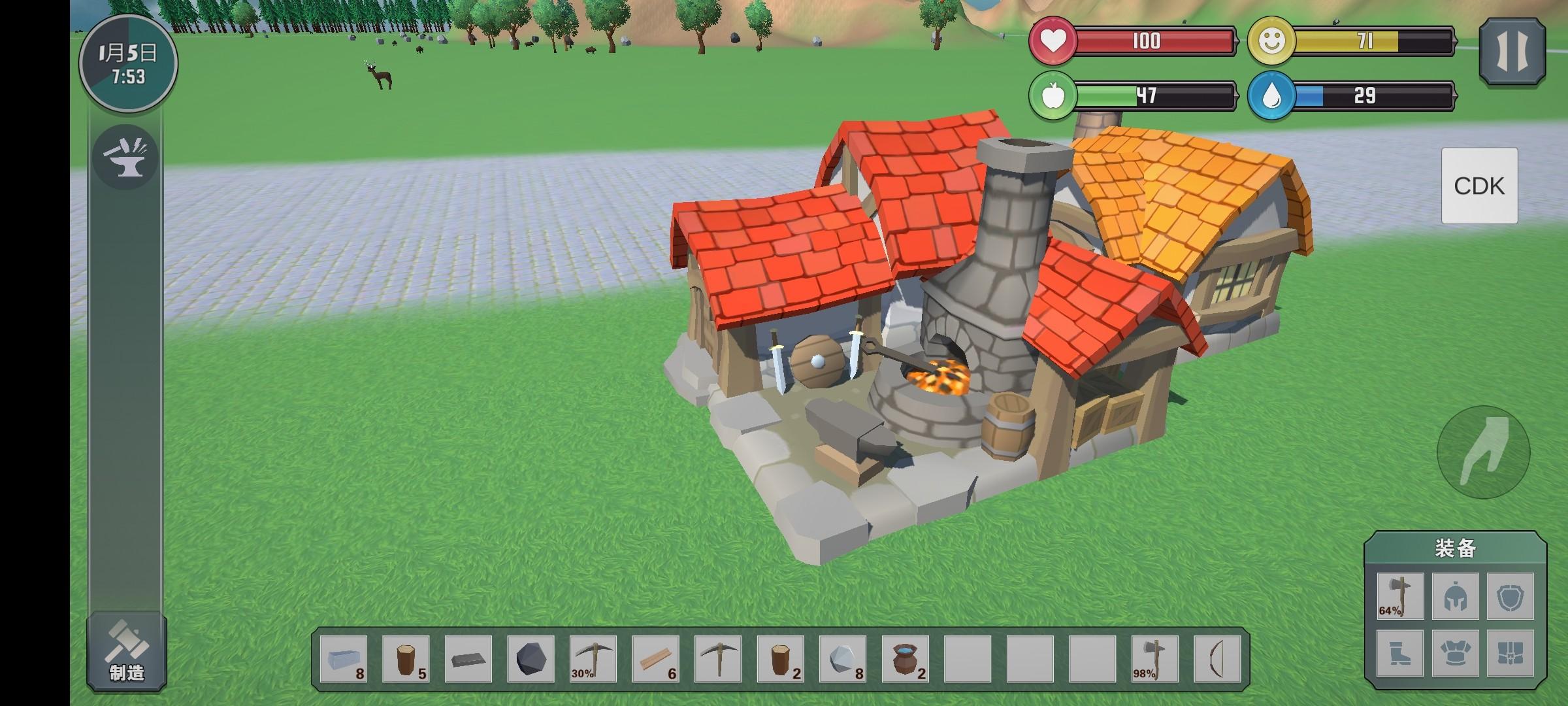This screenshot has height=706, width=1568.
Task: Choose the white stone stack of 8
Action: [x=843, y=659]
